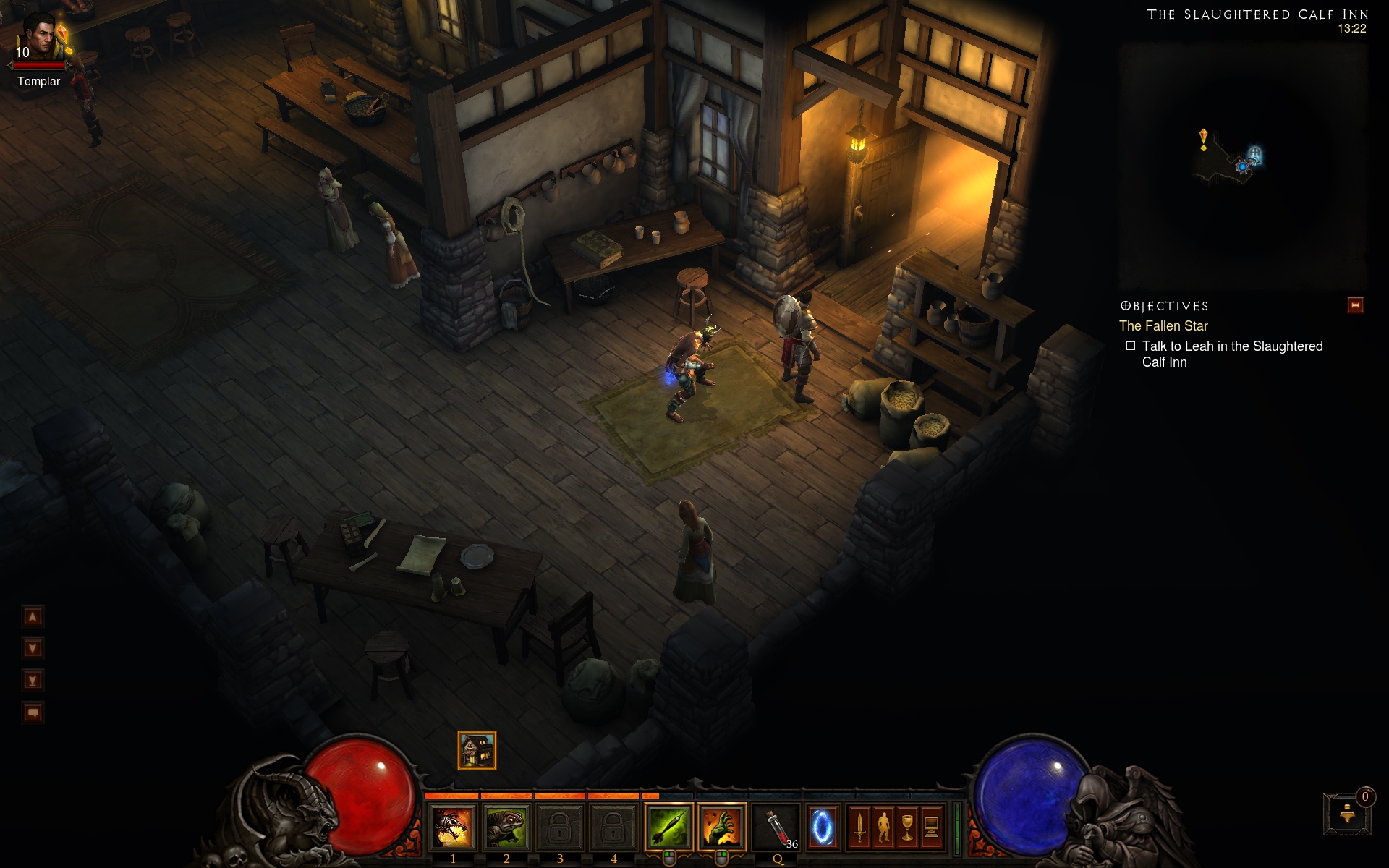Click the inn building buff icon
The width and height of the screenshot is (1389, 868).
(x=477, y=750)
